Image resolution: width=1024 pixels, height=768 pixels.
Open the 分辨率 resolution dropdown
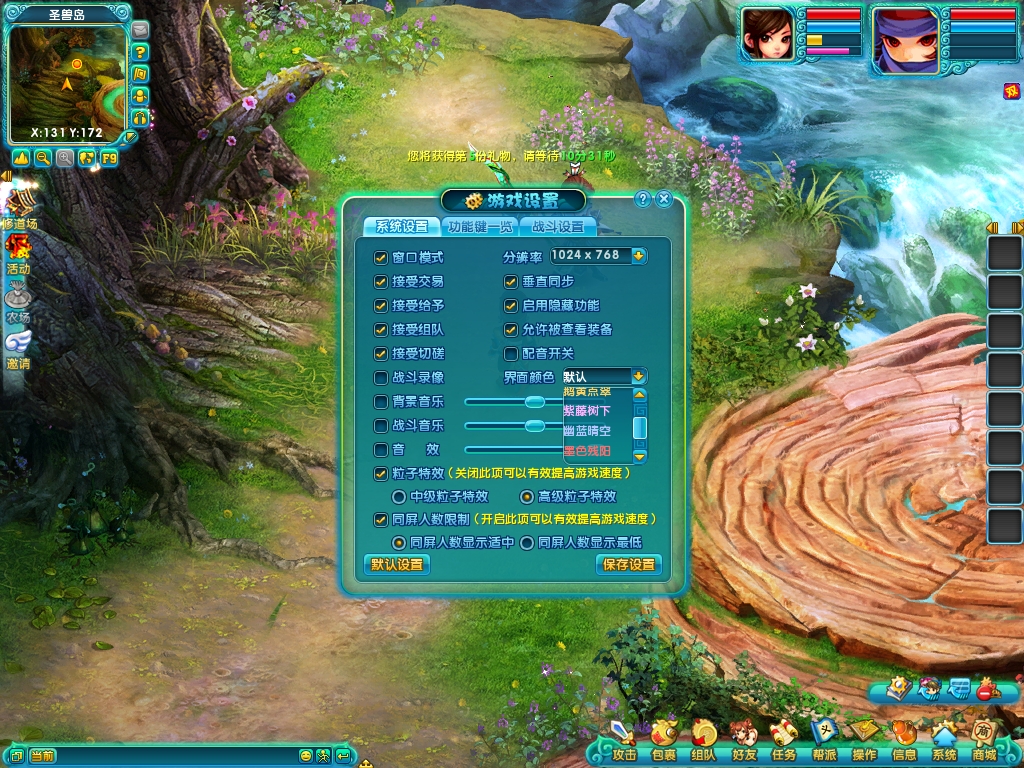tap(638, 255)
